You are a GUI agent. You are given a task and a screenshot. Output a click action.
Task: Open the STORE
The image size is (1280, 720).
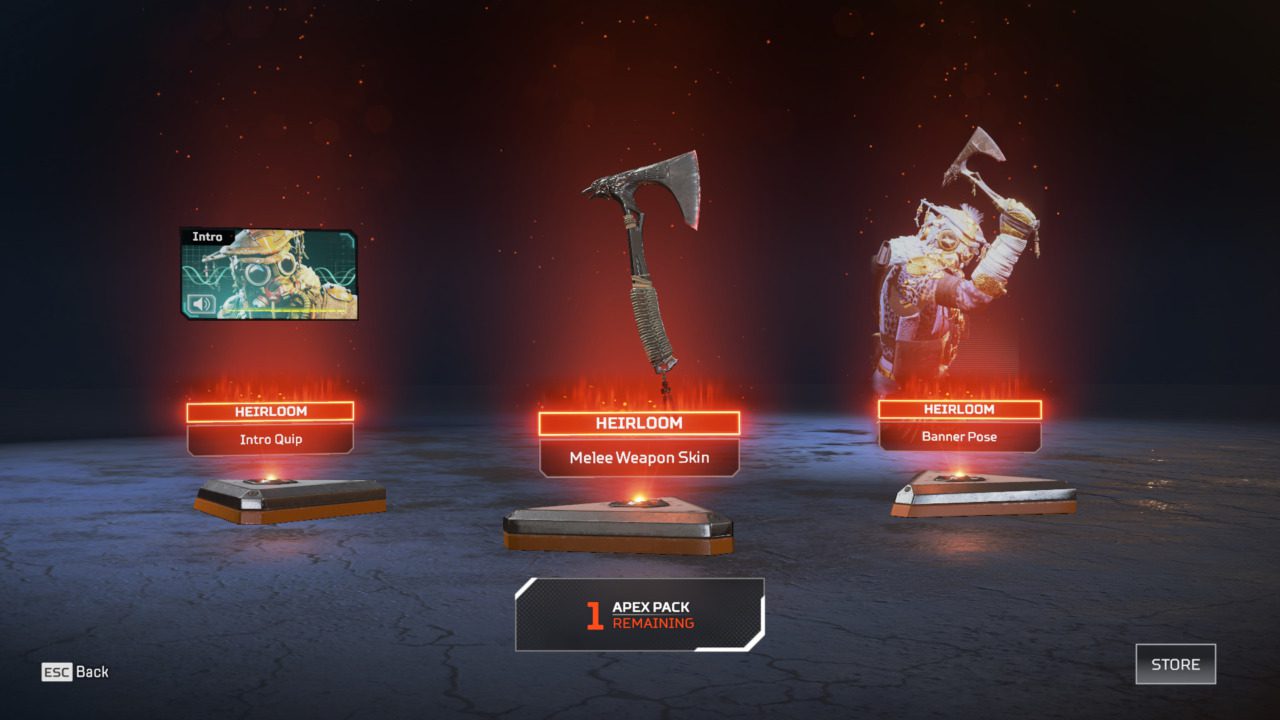point(1176,664)
